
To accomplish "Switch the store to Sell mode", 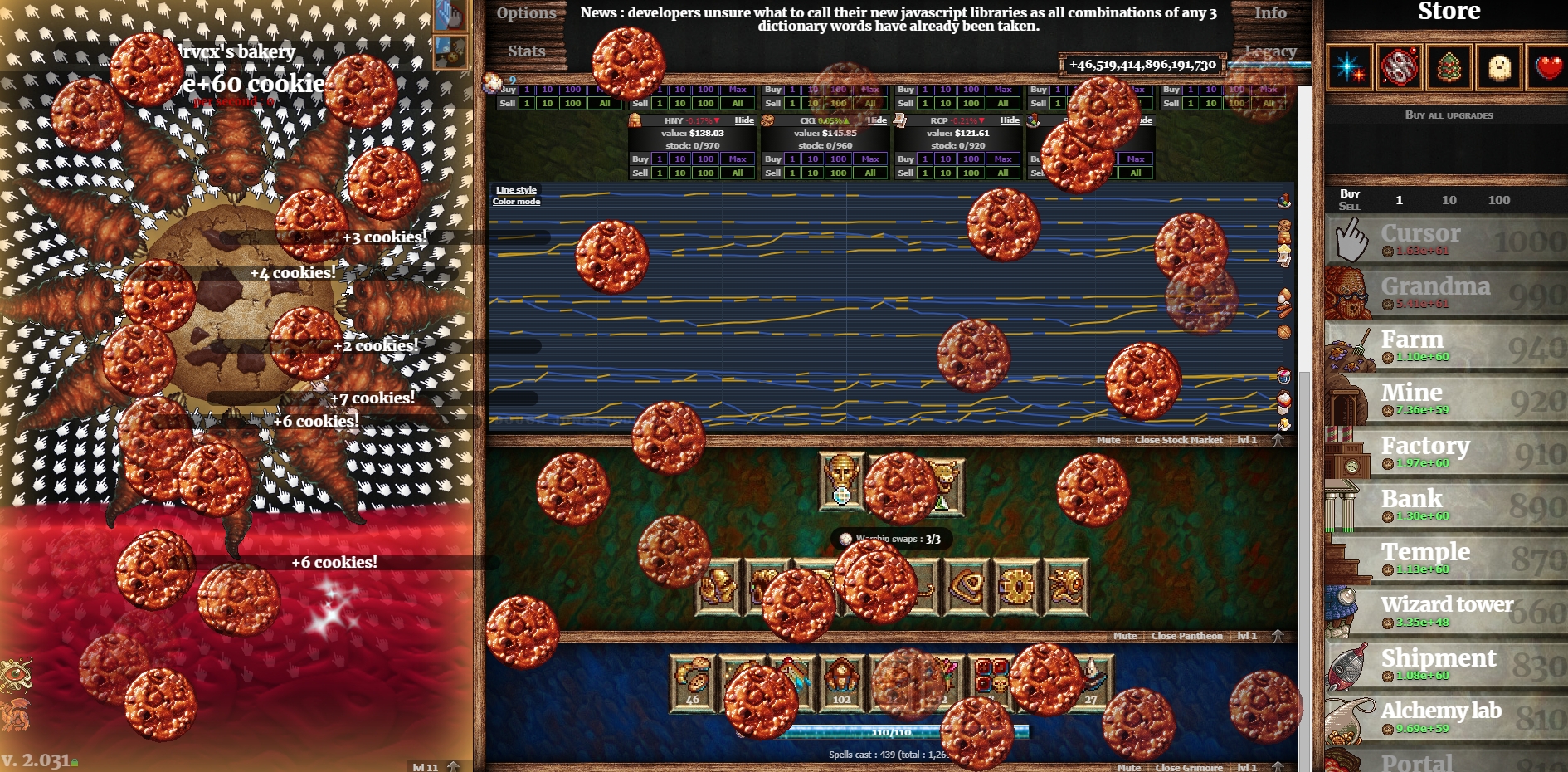I will click(x=1349, y=207).
